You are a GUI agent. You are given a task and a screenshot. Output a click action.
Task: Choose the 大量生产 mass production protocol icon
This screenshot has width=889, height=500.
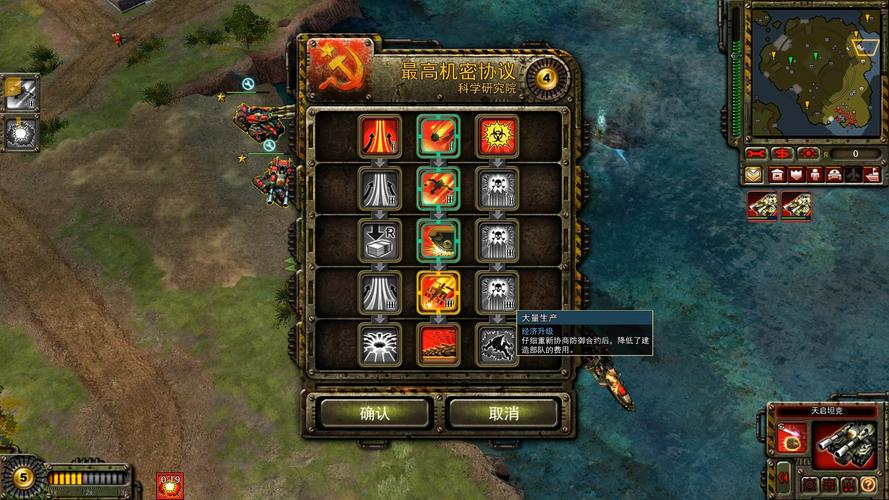[x=494, y=343]
